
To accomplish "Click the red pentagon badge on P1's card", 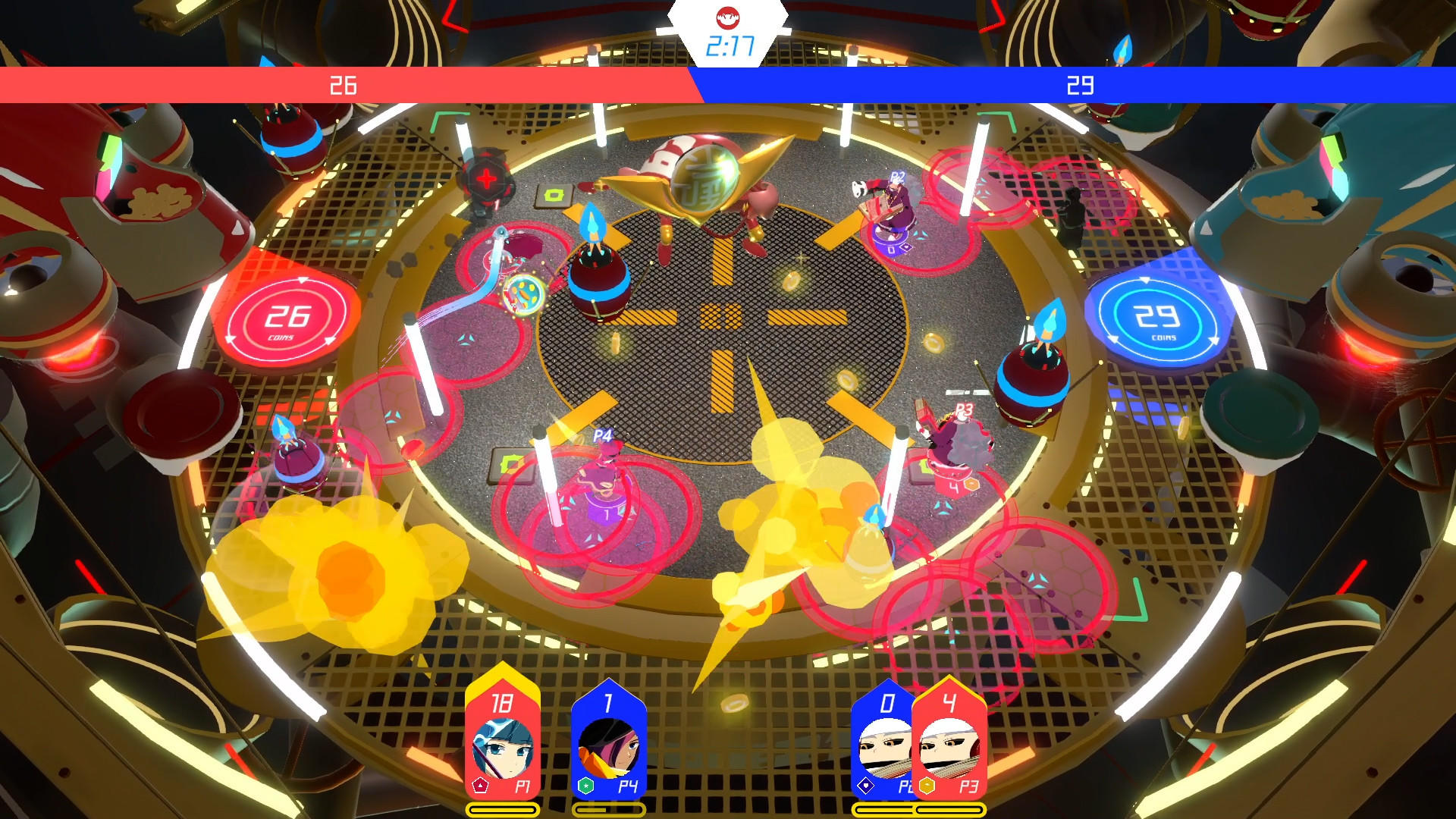I will pyautogui.click(x=481, y=785).
